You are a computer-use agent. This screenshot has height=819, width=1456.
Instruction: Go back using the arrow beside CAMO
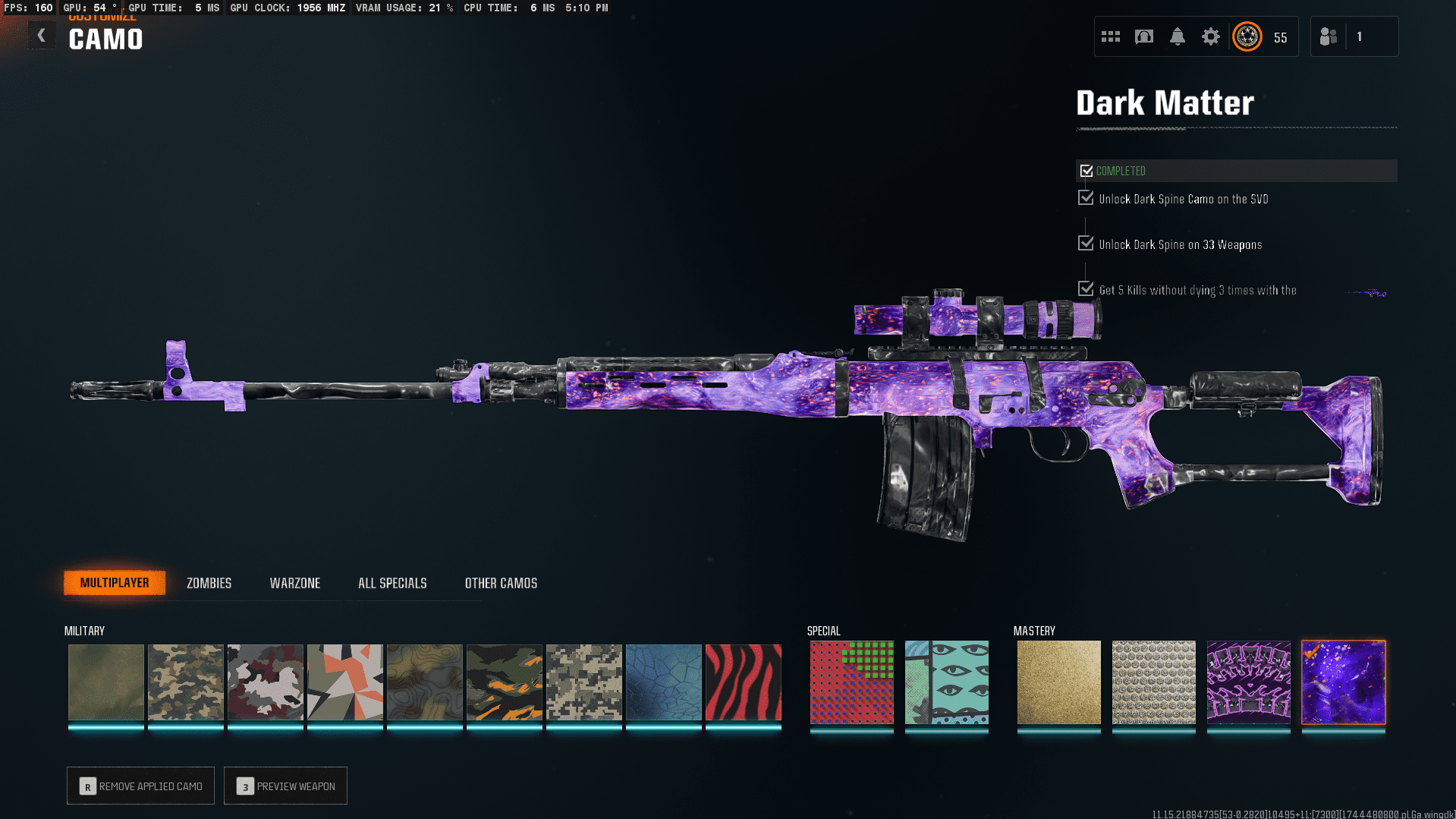coord(42,36)
